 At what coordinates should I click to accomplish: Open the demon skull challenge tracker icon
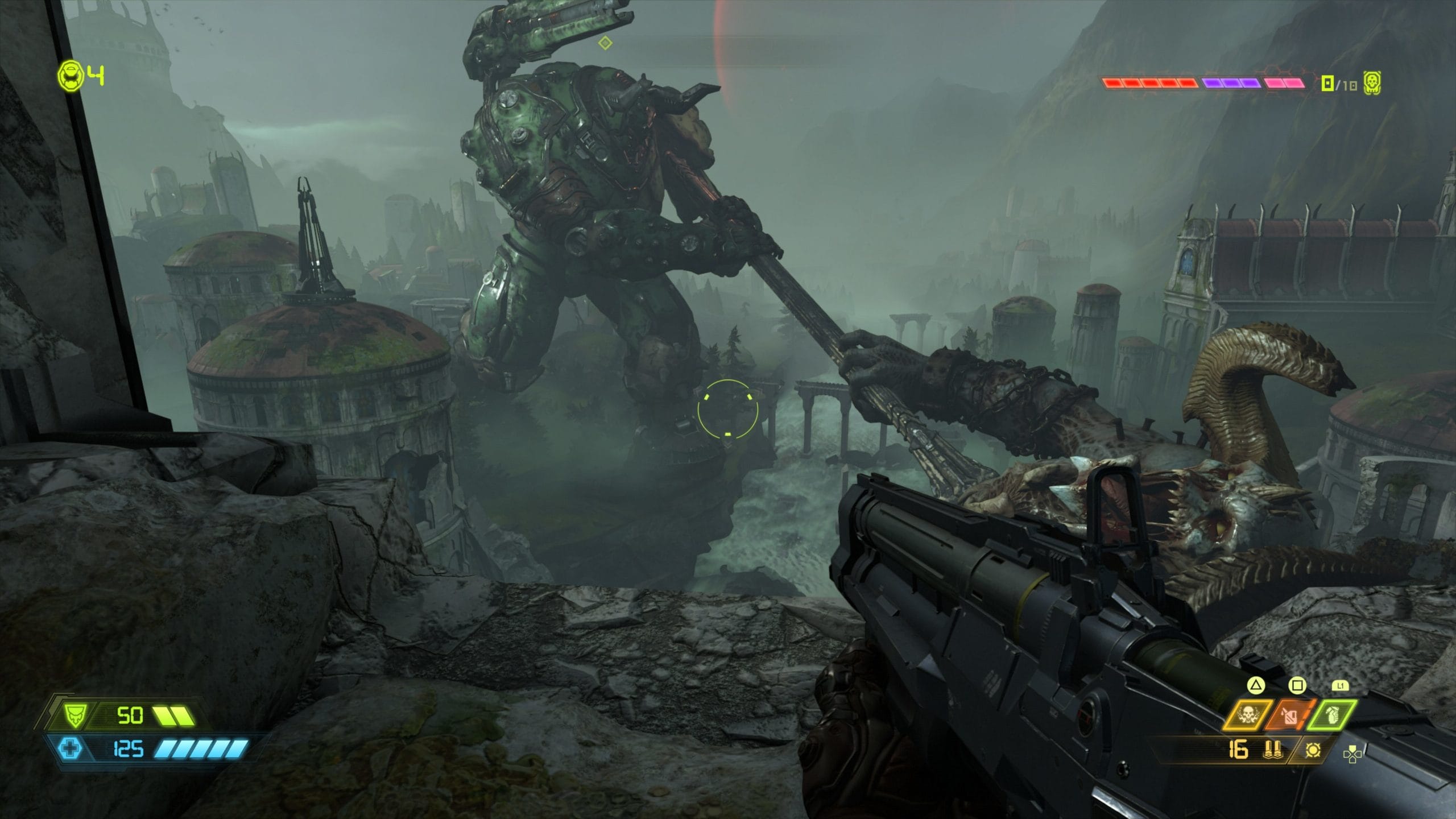(1372, 84)
